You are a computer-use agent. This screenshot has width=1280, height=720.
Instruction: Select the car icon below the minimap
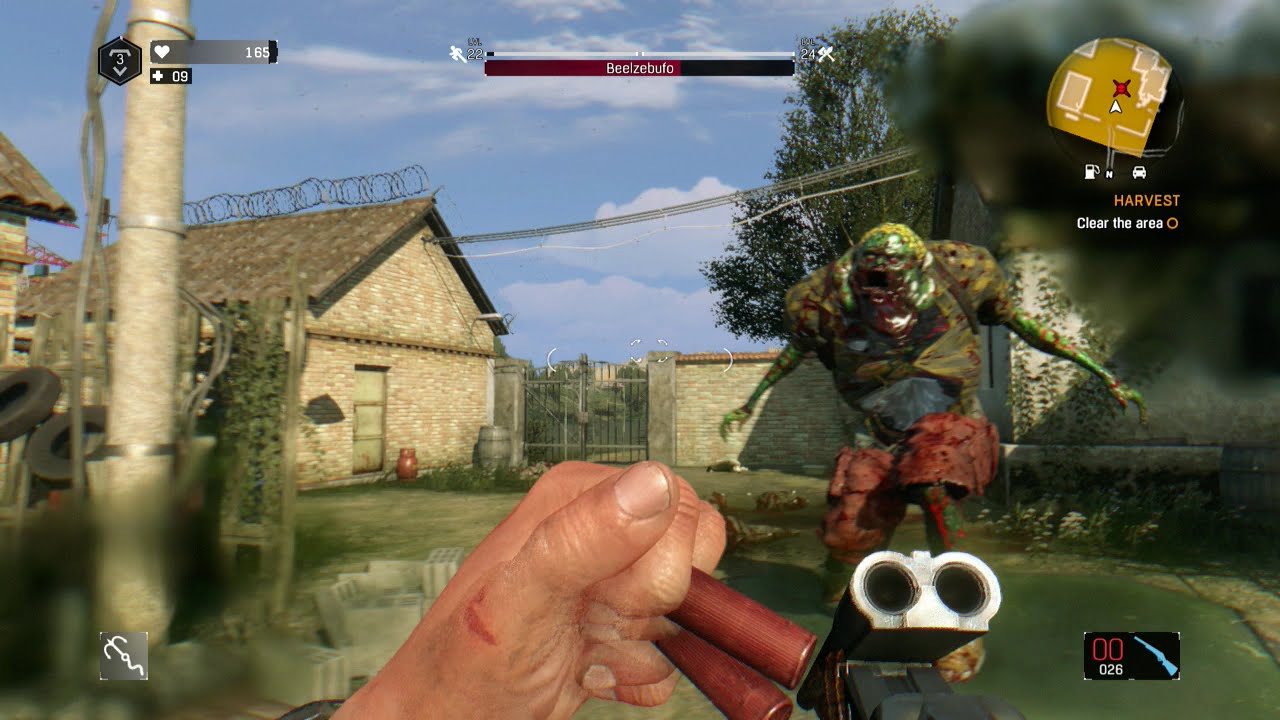(x=1139, y=172)
